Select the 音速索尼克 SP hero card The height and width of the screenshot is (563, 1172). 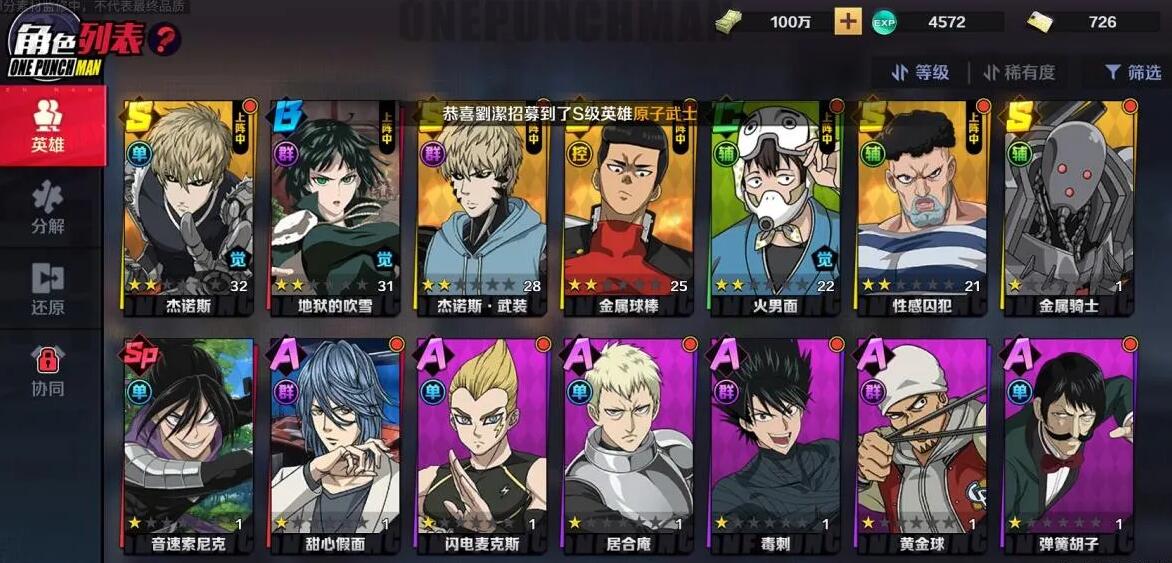[188, 445]
